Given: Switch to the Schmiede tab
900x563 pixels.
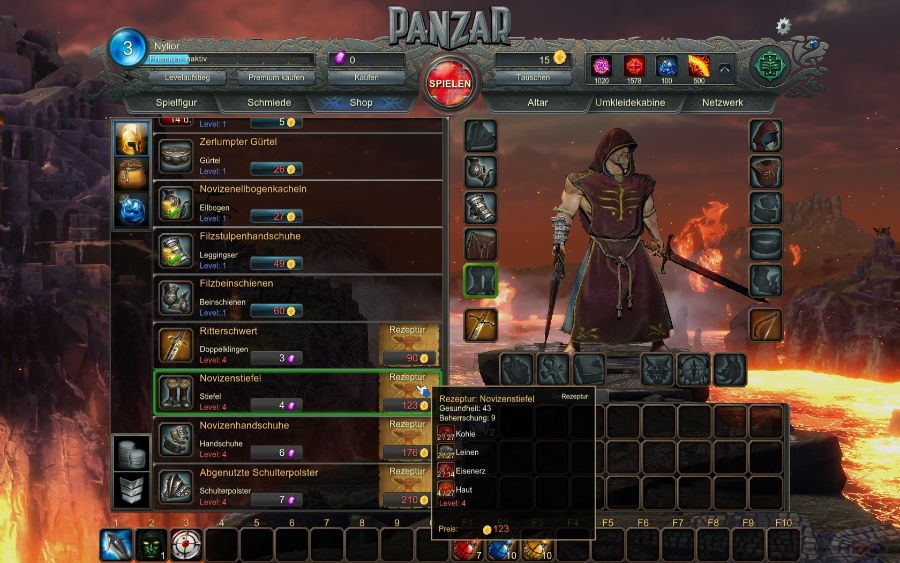Looking at the screenshot, I should tap(269, 102).
